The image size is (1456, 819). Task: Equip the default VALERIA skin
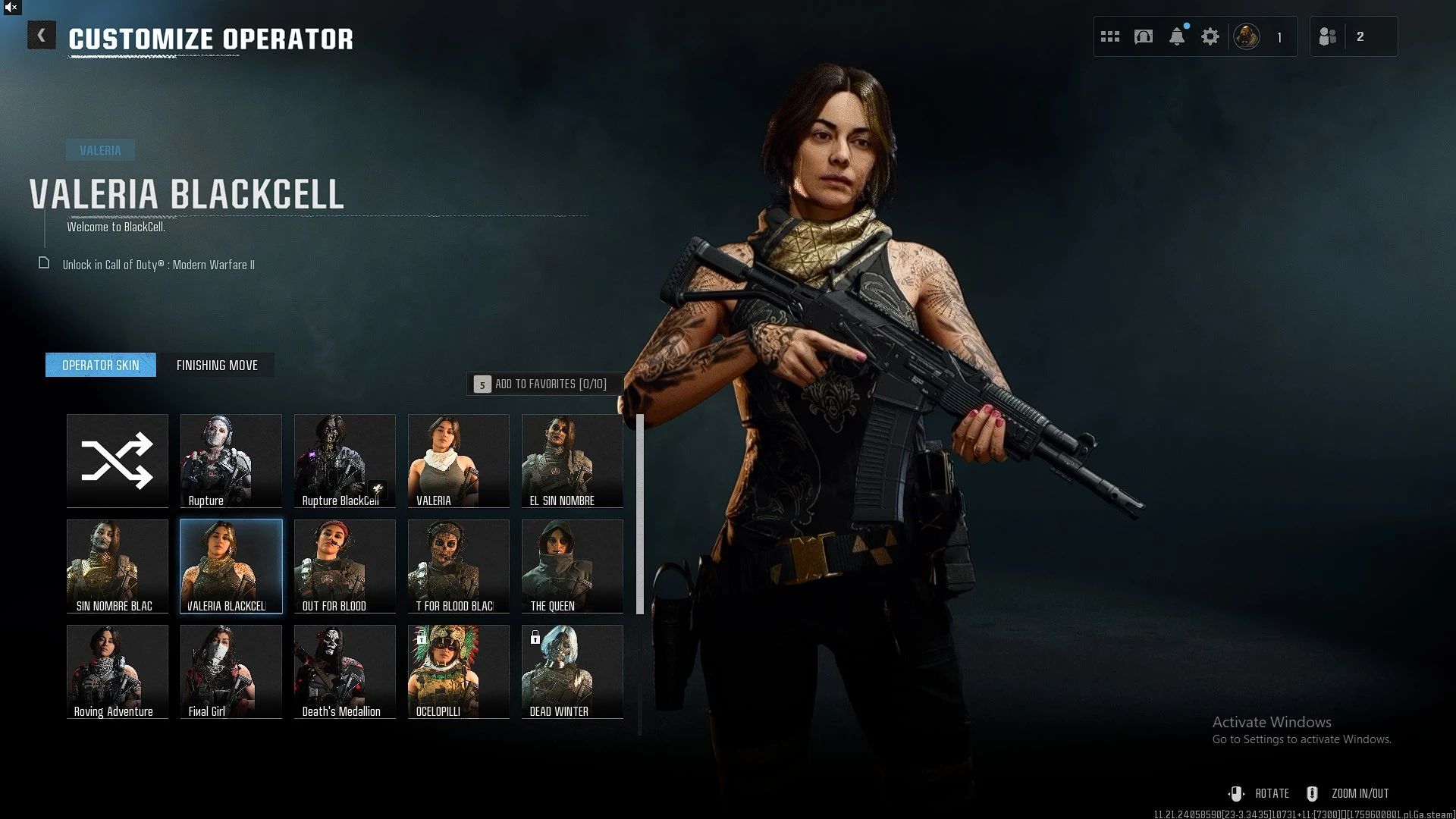tap(459, 460)
